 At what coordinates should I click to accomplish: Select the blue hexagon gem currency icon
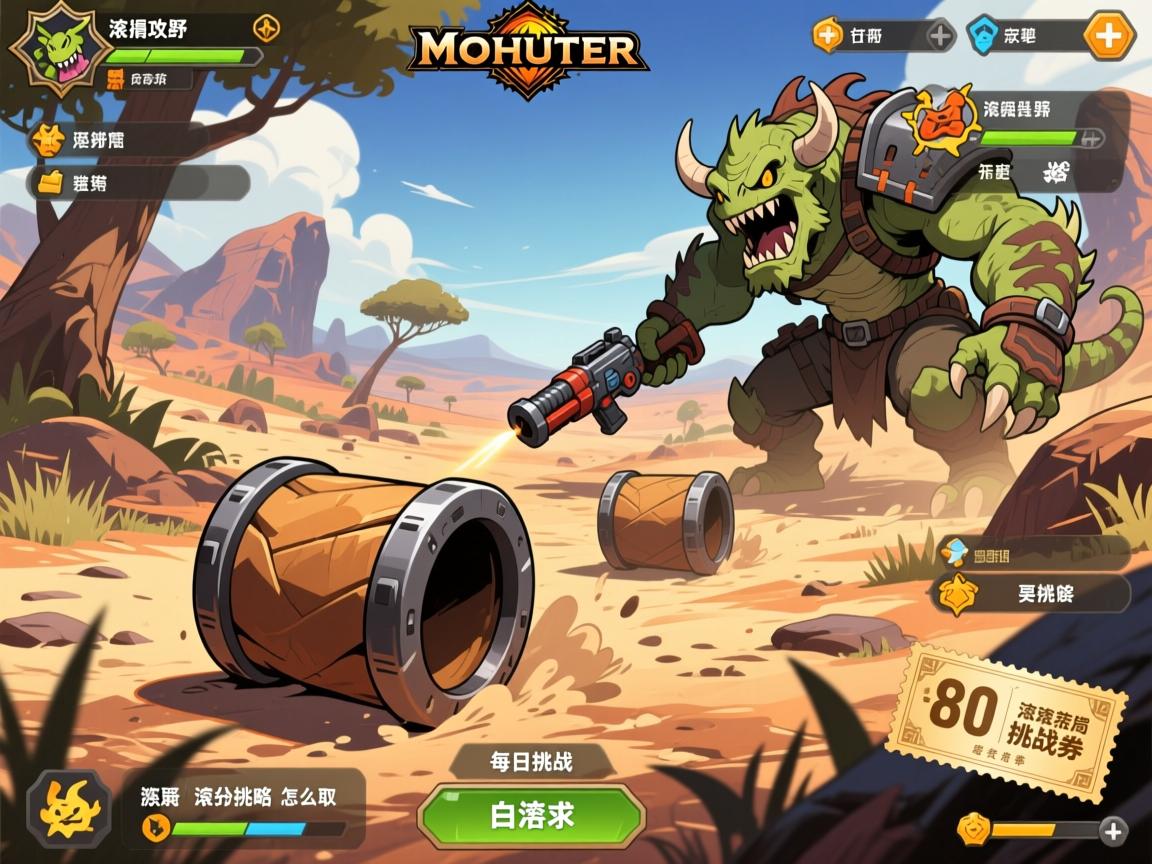tap(984, 37)
